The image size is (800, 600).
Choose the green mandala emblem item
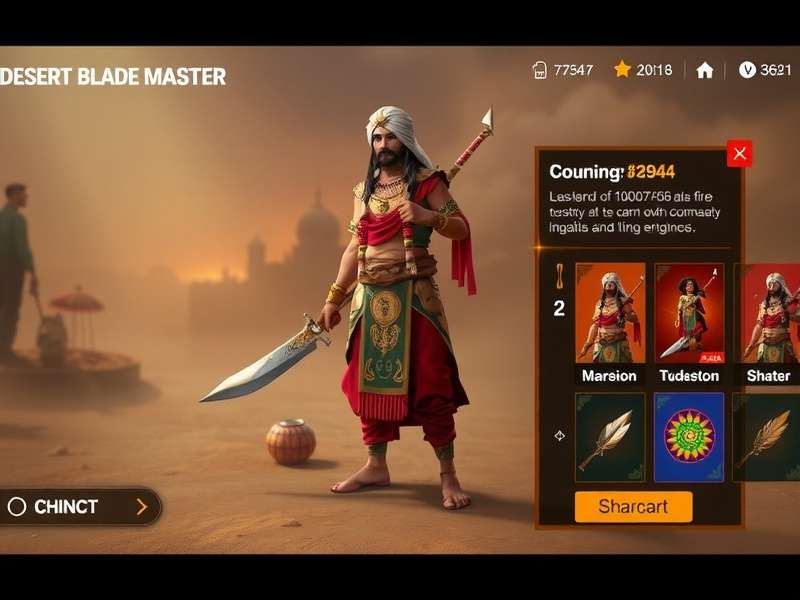(689, 437)
